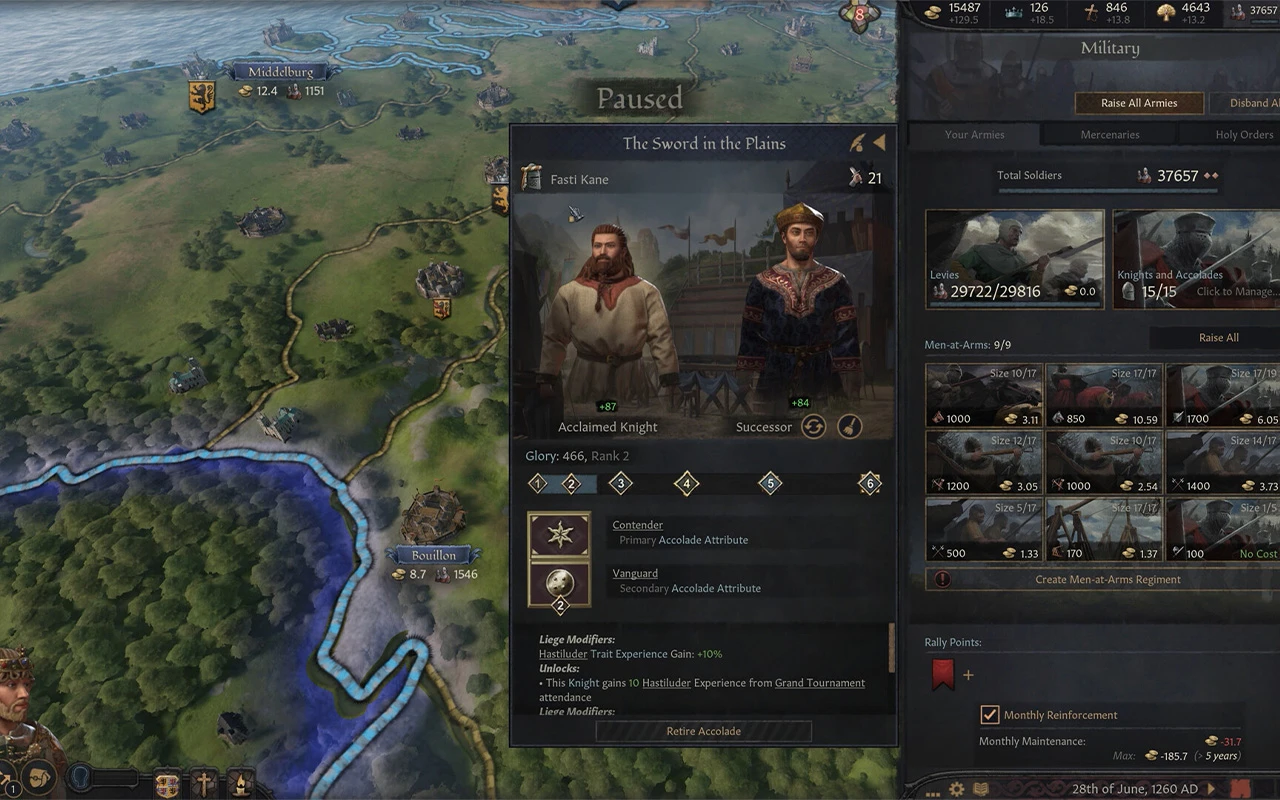
Task: Switch to the Mercenaries tab
Action: click(x=1109, y=135)
